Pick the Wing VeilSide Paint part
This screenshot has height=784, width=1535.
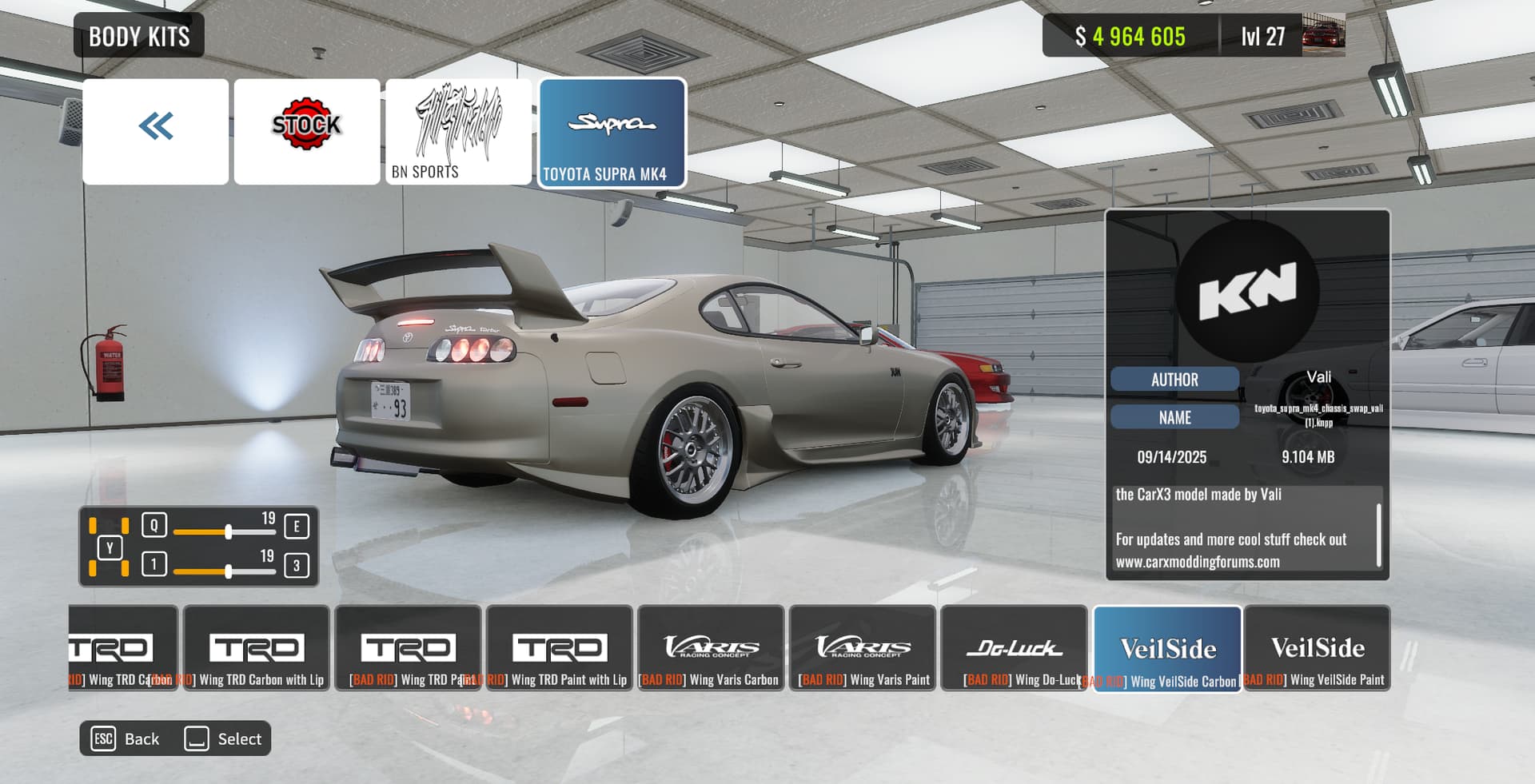(x=1318, y=648)
